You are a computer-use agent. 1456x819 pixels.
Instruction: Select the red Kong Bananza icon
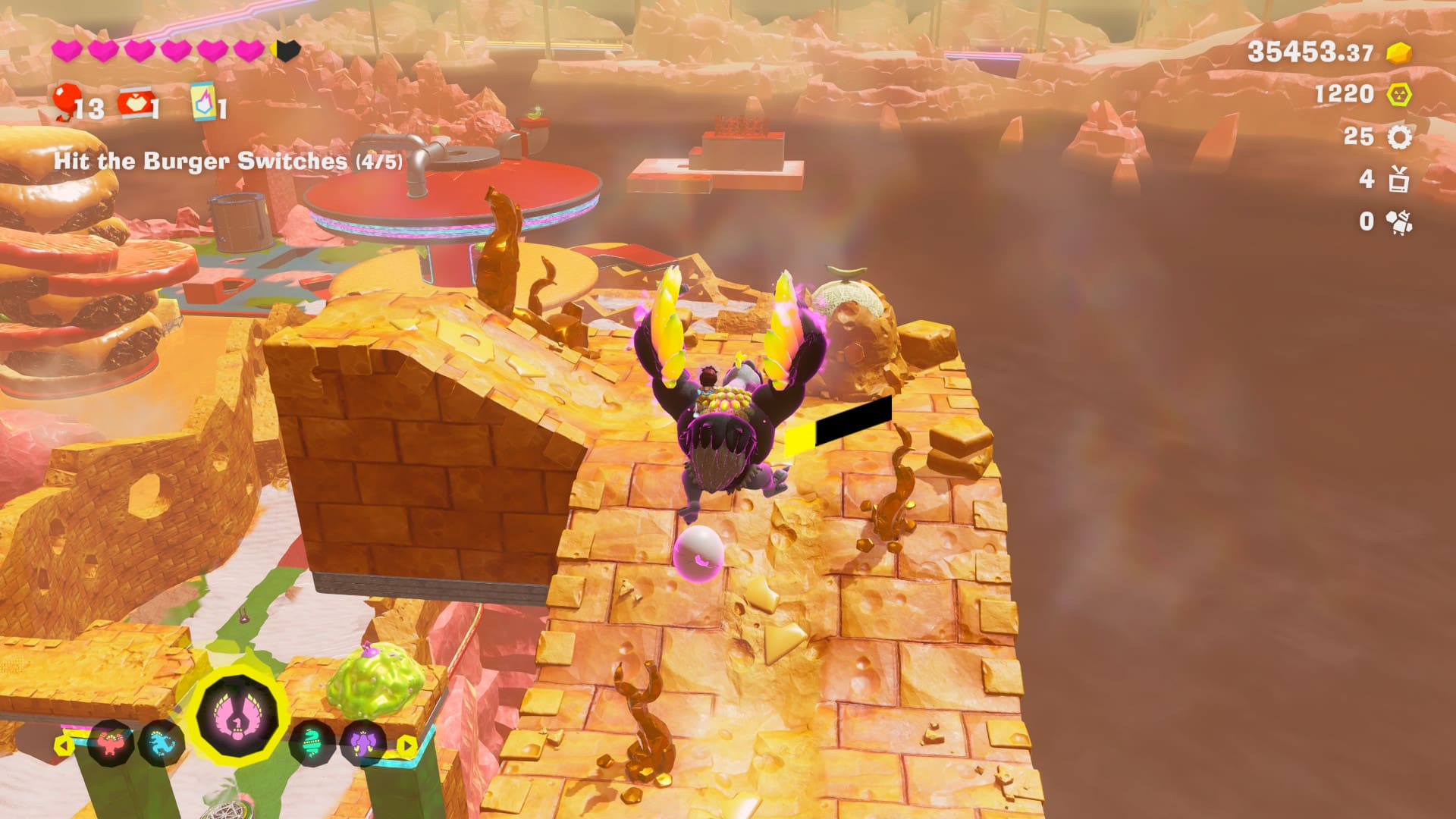(x=112, y=742)
